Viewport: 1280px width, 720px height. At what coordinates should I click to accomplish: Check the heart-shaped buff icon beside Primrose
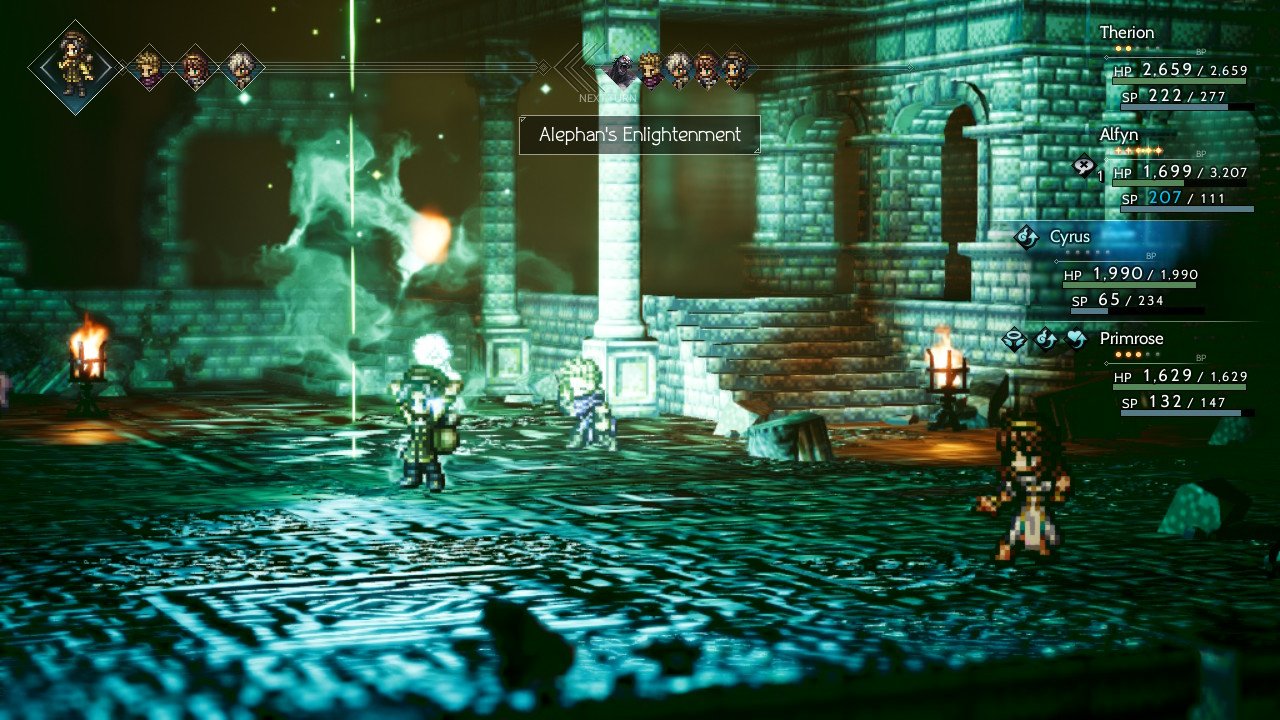click(x=1076, y=340)
